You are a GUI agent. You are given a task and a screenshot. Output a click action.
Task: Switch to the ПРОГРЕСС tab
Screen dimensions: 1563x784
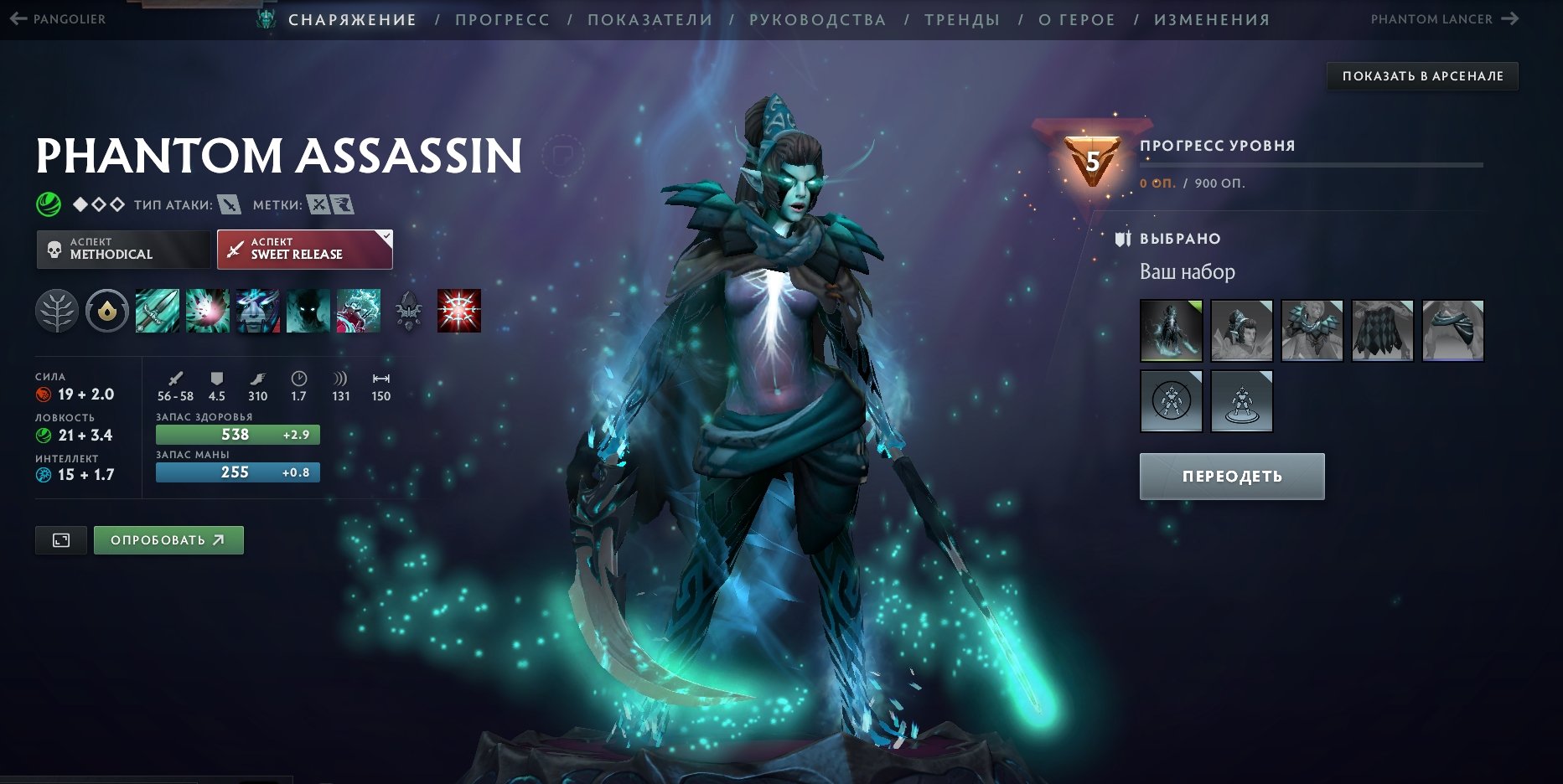pos(501,19)
